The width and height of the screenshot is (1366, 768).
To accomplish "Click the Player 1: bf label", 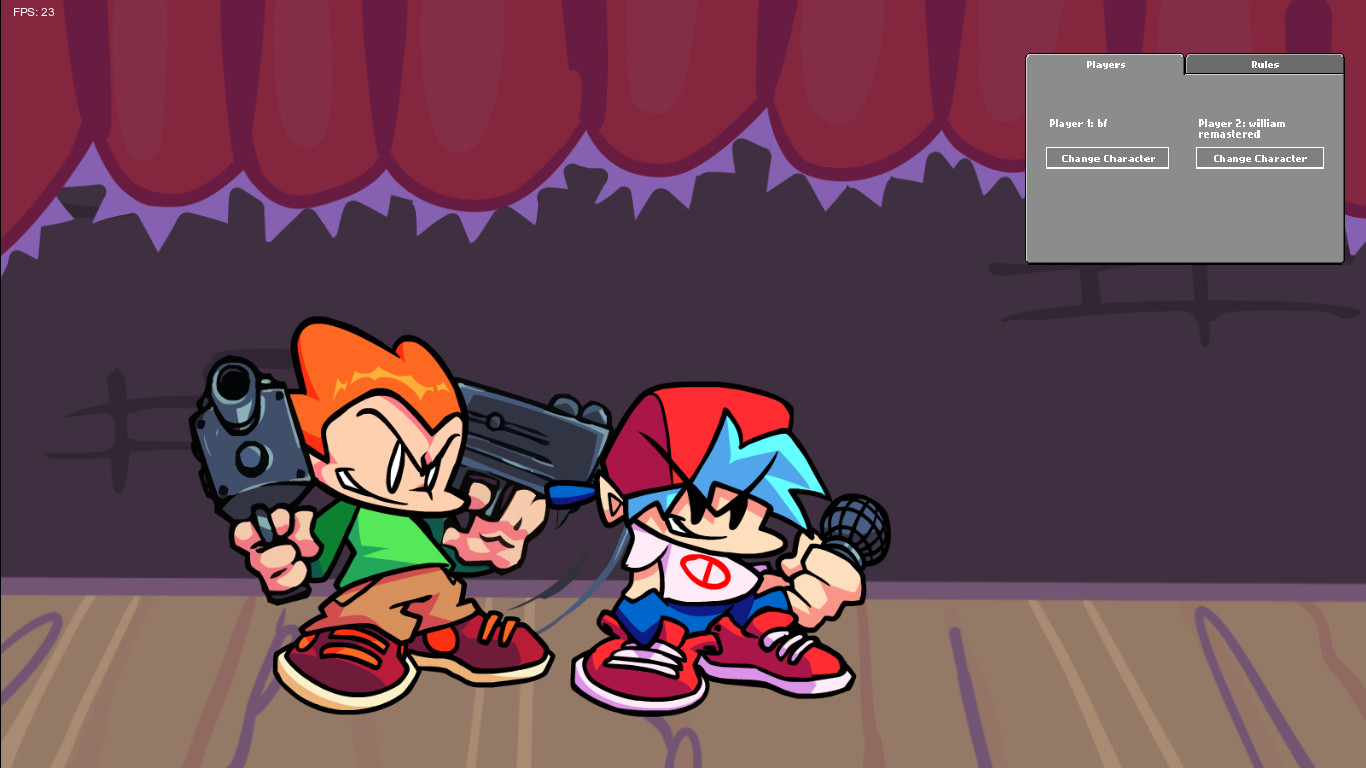I will click(1076, 123).
